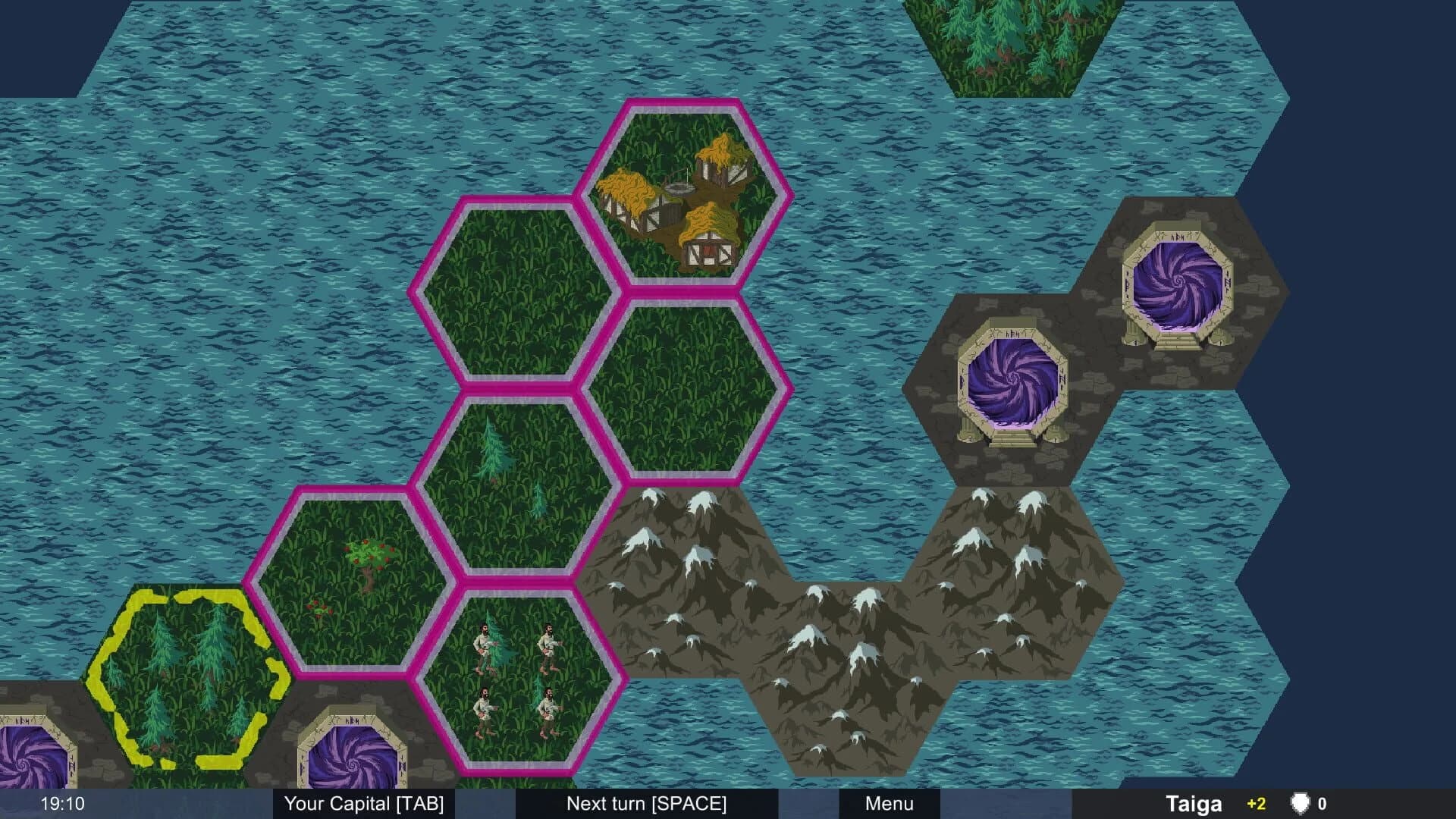
Task: Open the game Menu
Action: 890,804
